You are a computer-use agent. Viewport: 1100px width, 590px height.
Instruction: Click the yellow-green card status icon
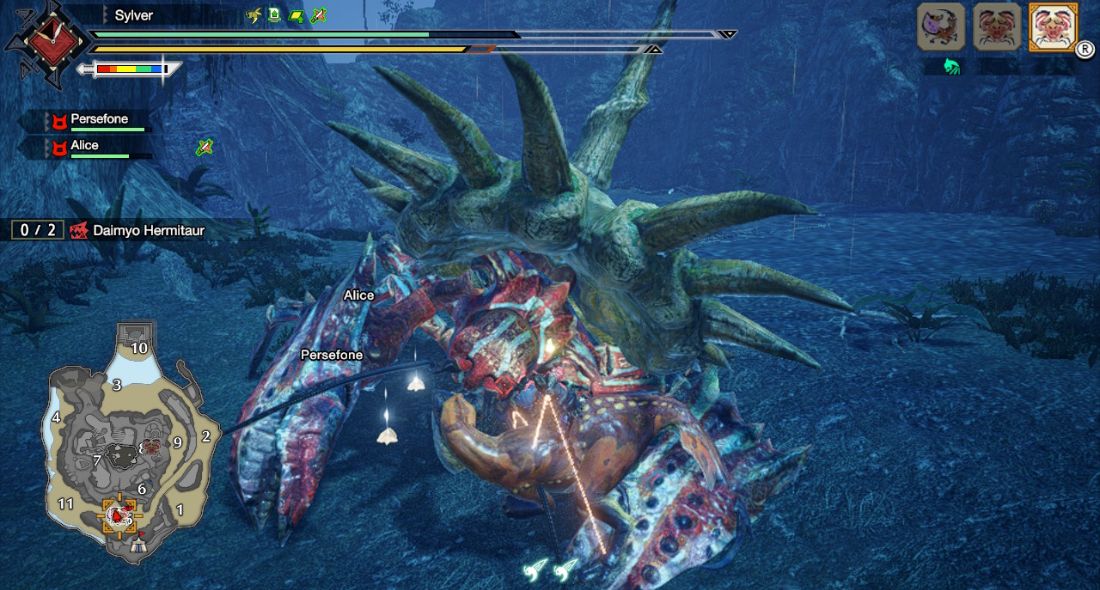296,16
